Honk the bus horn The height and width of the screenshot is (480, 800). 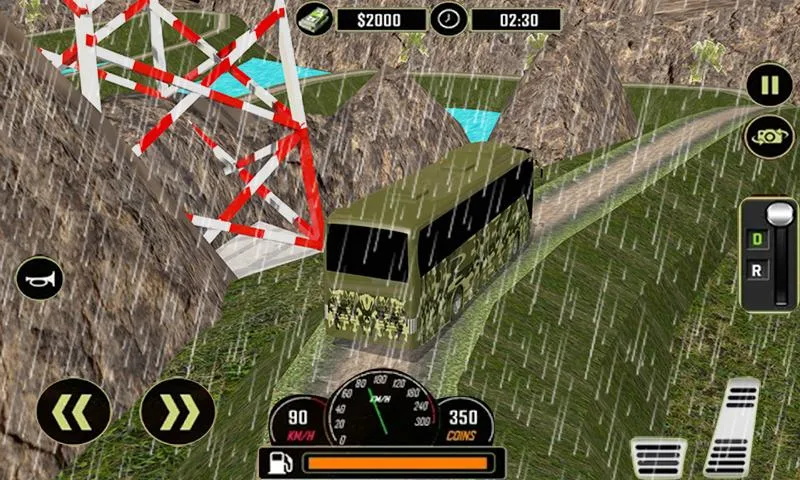click(41, 277)
